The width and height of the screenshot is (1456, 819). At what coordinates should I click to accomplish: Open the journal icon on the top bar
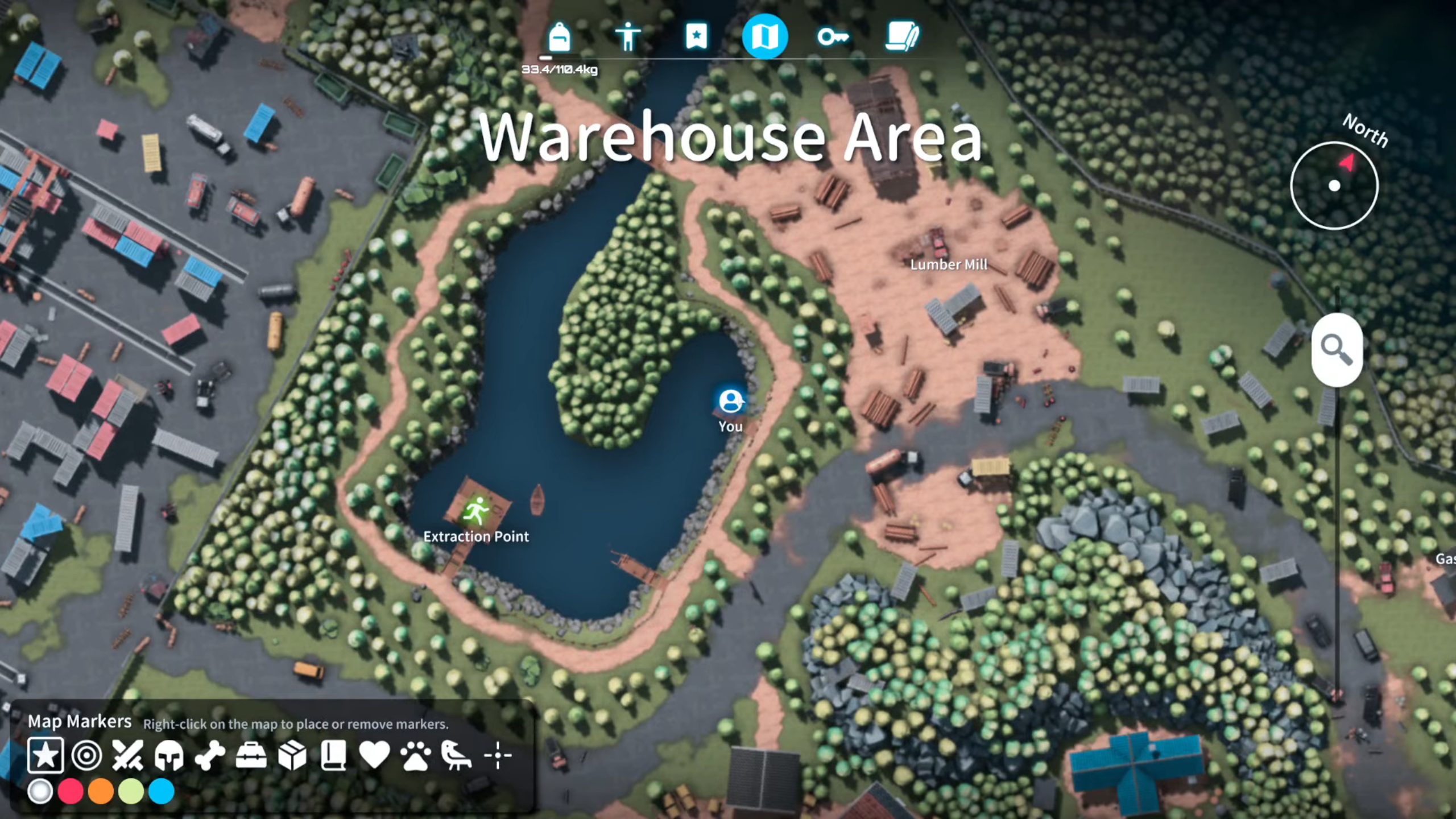tap(903, 36)
